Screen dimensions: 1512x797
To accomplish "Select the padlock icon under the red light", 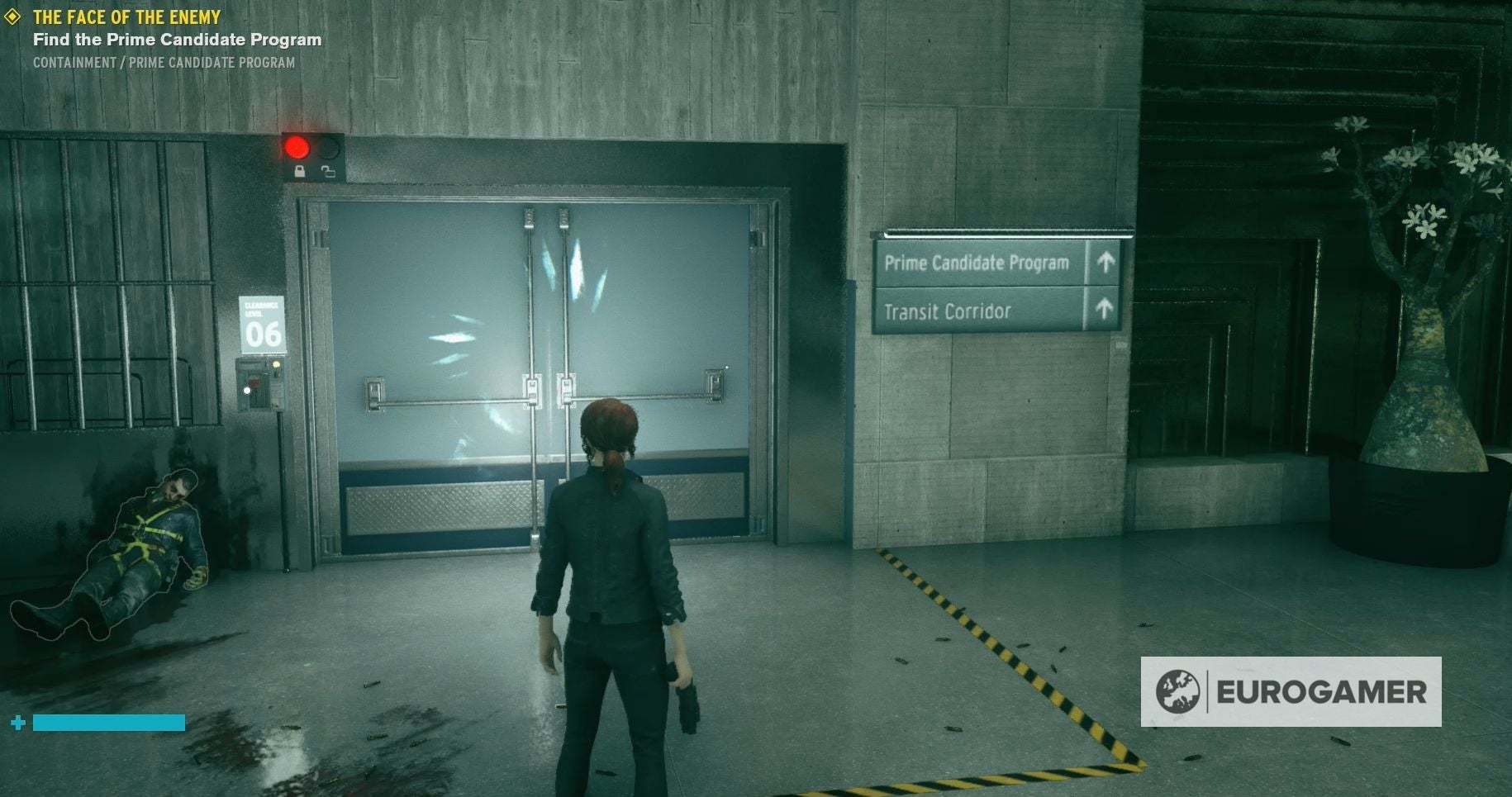I will [x=298, y=173].
